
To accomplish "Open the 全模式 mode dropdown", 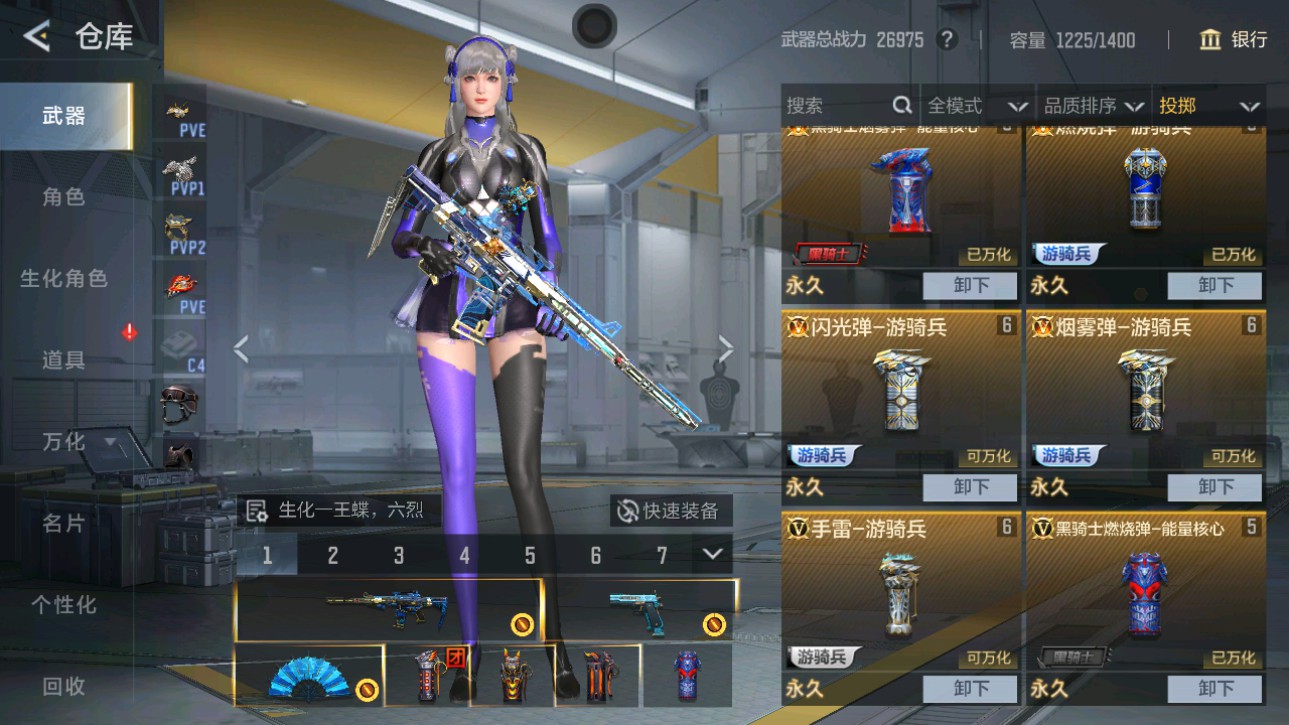I will [x=975, y=105].
